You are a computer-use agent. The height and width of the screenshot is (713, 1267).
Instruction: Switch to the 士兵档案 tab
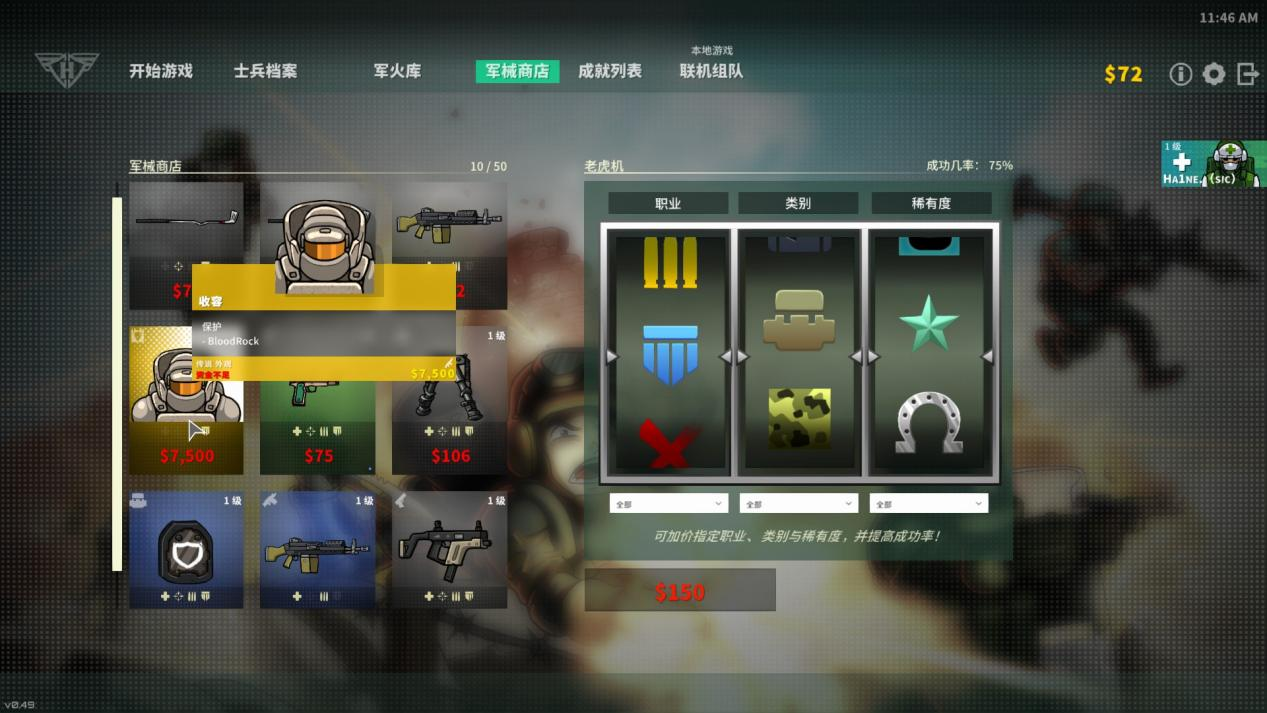point(265,71)
